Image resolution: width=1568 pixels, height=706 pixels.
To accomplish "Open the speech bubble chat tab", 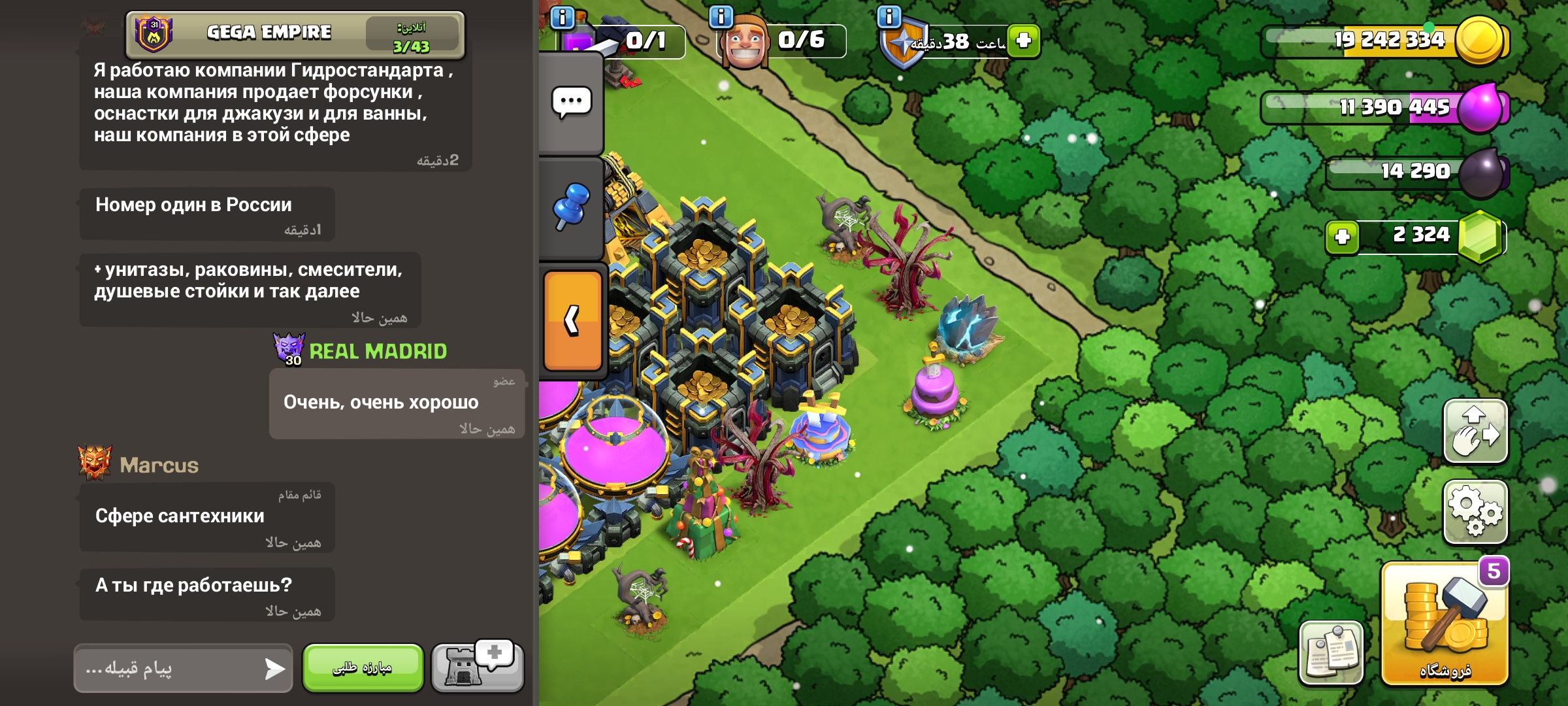I will coord(571,103).
